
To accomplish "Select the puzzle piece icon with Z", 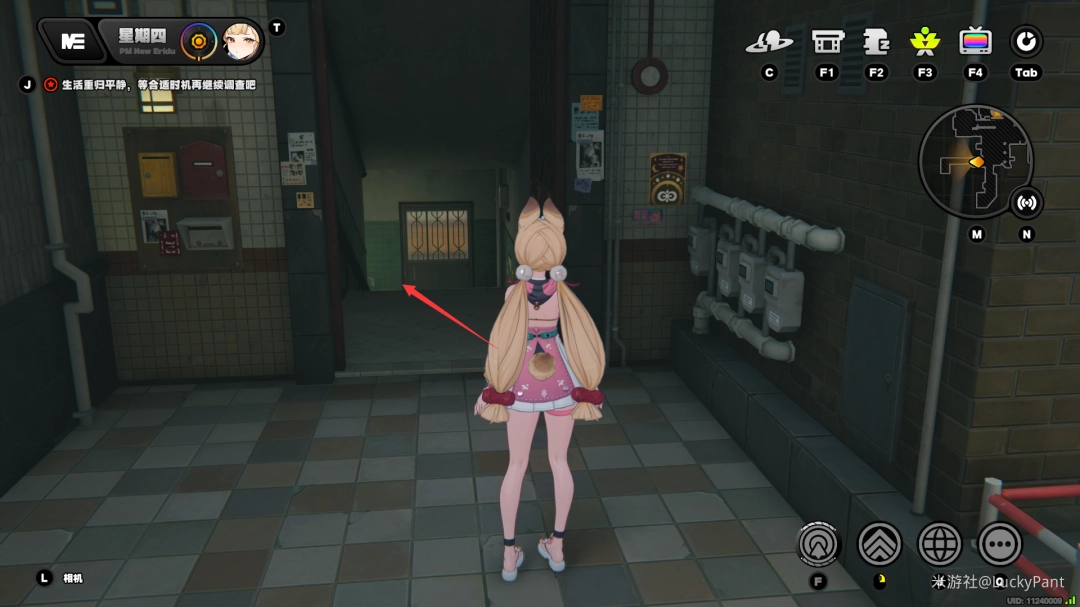I will 877,42.
